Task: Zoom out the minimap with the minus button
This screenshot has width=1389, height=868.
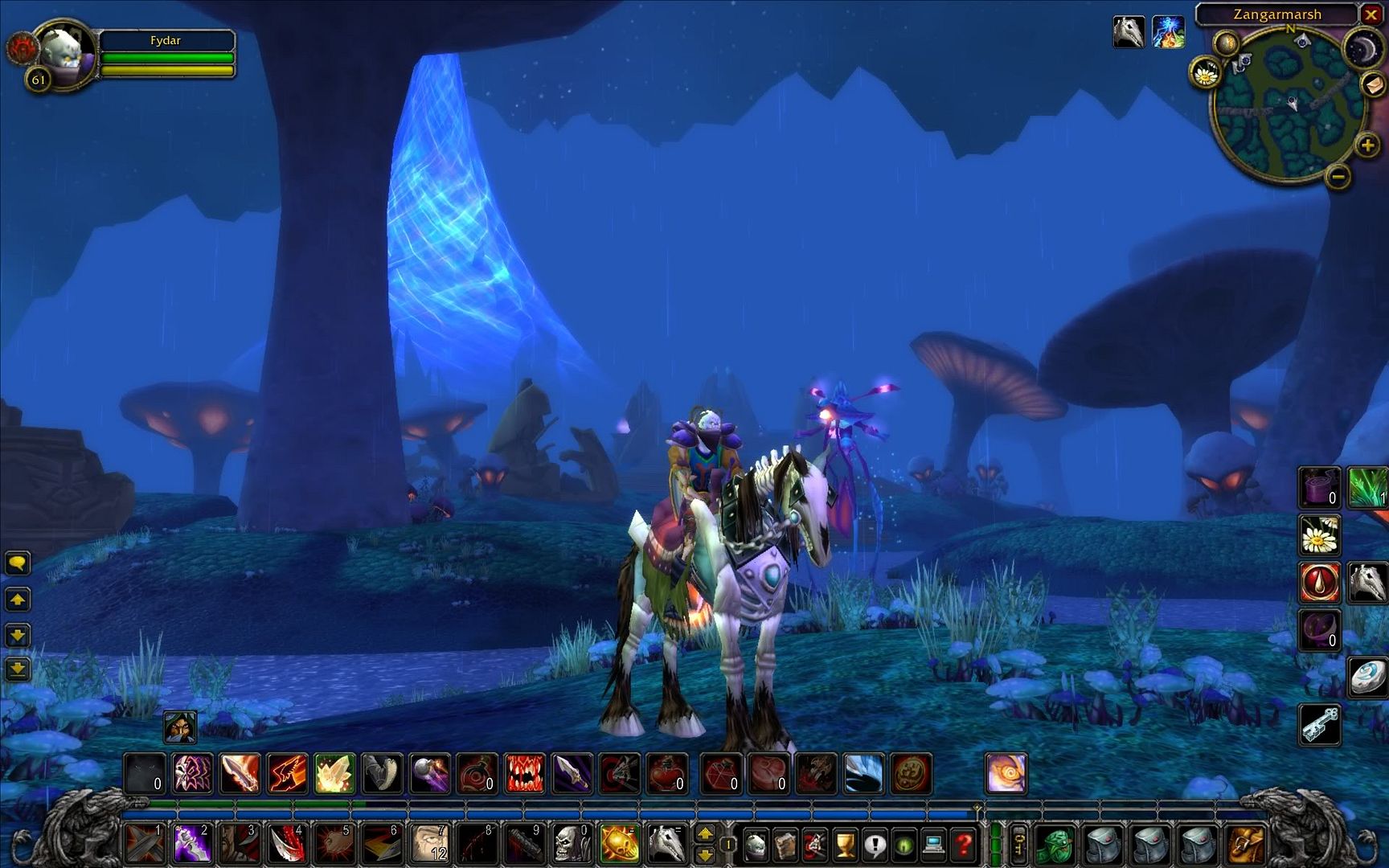Action: (x=1337, y=175)
